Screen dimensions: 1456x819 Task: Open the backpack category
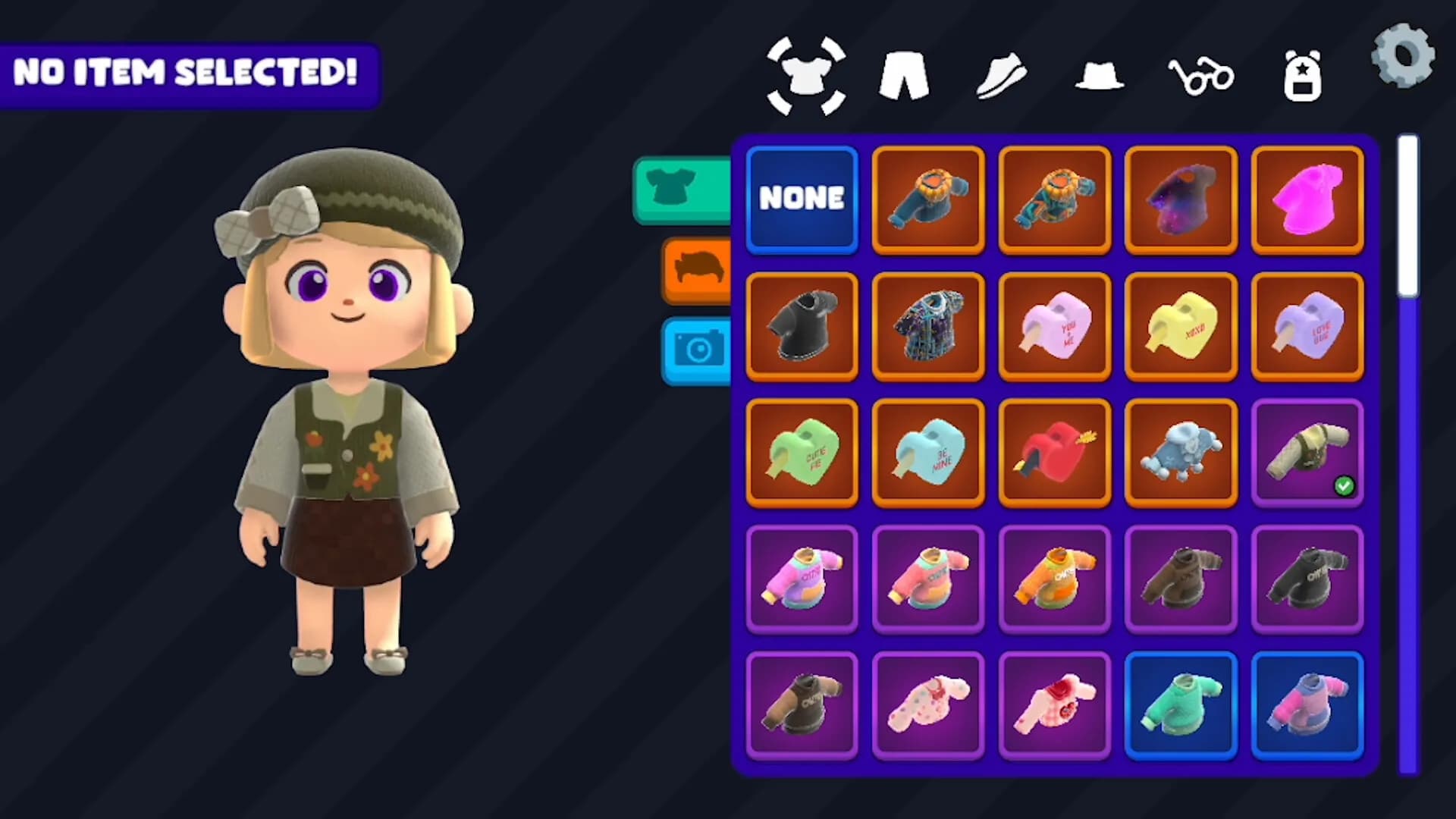(x=1302, y=76)
